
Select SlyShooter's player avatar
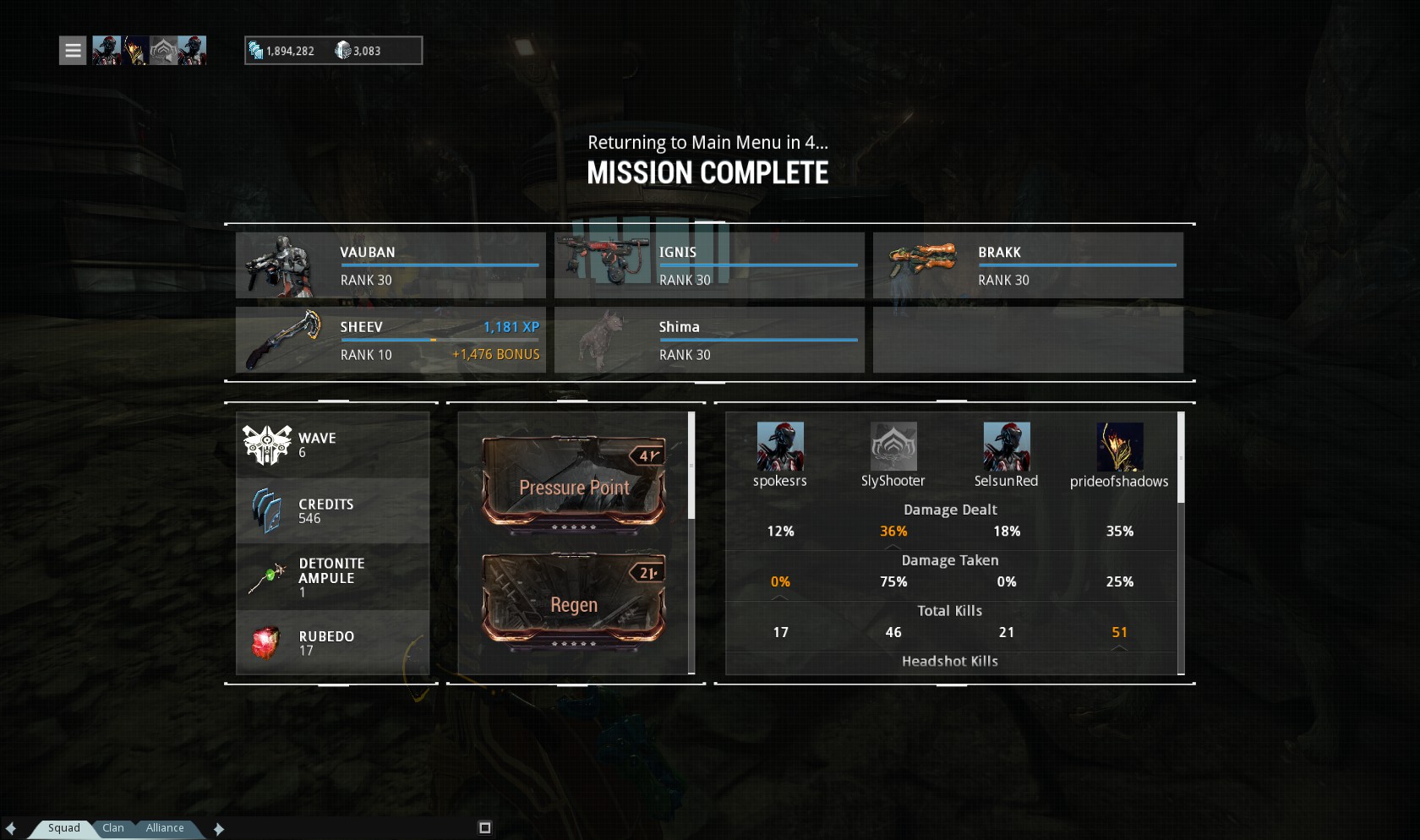893,446
